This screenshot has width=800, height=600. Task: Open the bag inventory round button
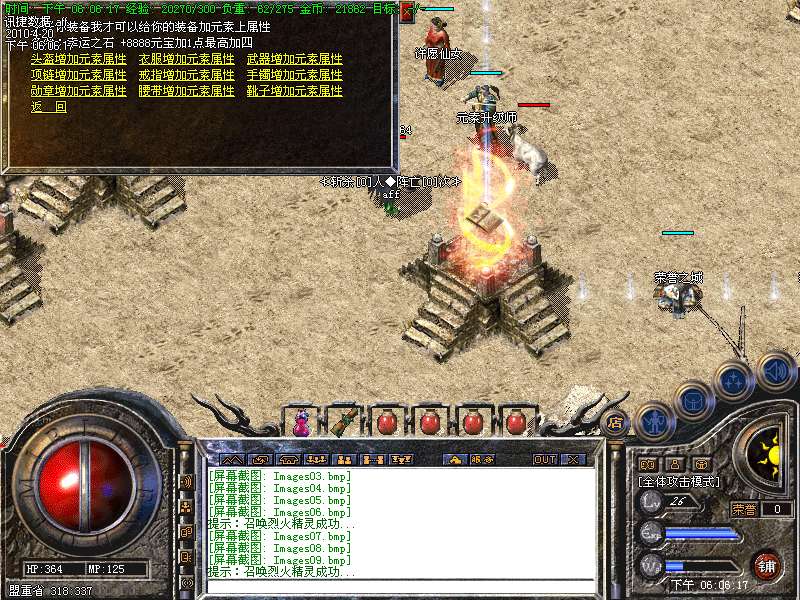coord(694,400)
